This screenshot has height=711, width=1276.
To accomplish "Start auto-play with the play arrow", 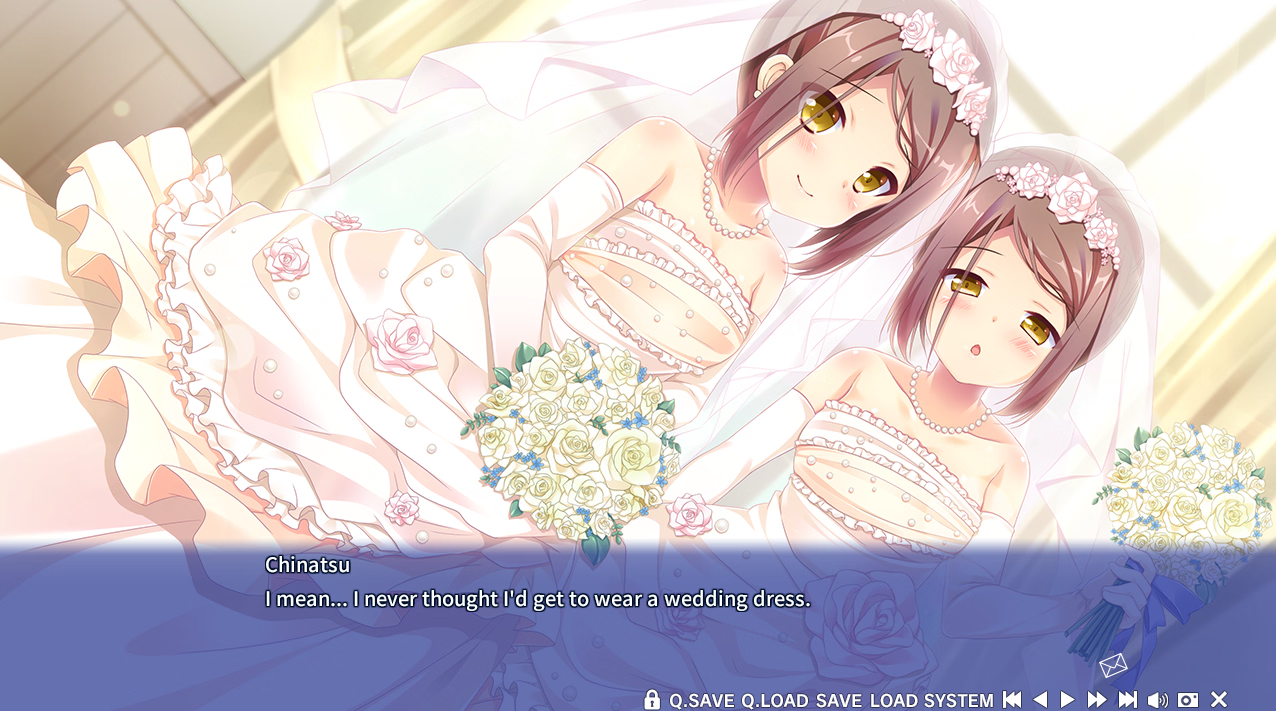I will click(1067, 700).
